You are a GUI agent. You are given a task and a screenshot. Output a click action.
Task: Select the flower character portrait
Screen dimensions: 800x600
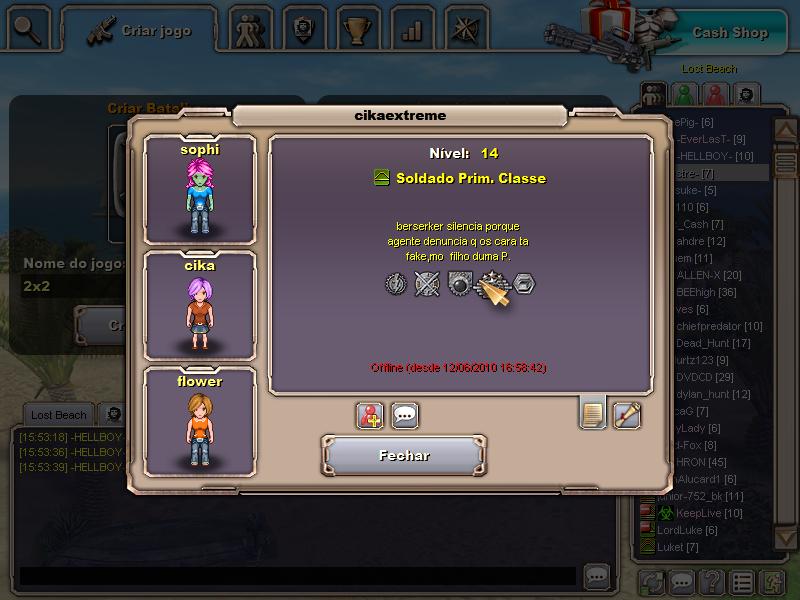(x=200, y=422)
